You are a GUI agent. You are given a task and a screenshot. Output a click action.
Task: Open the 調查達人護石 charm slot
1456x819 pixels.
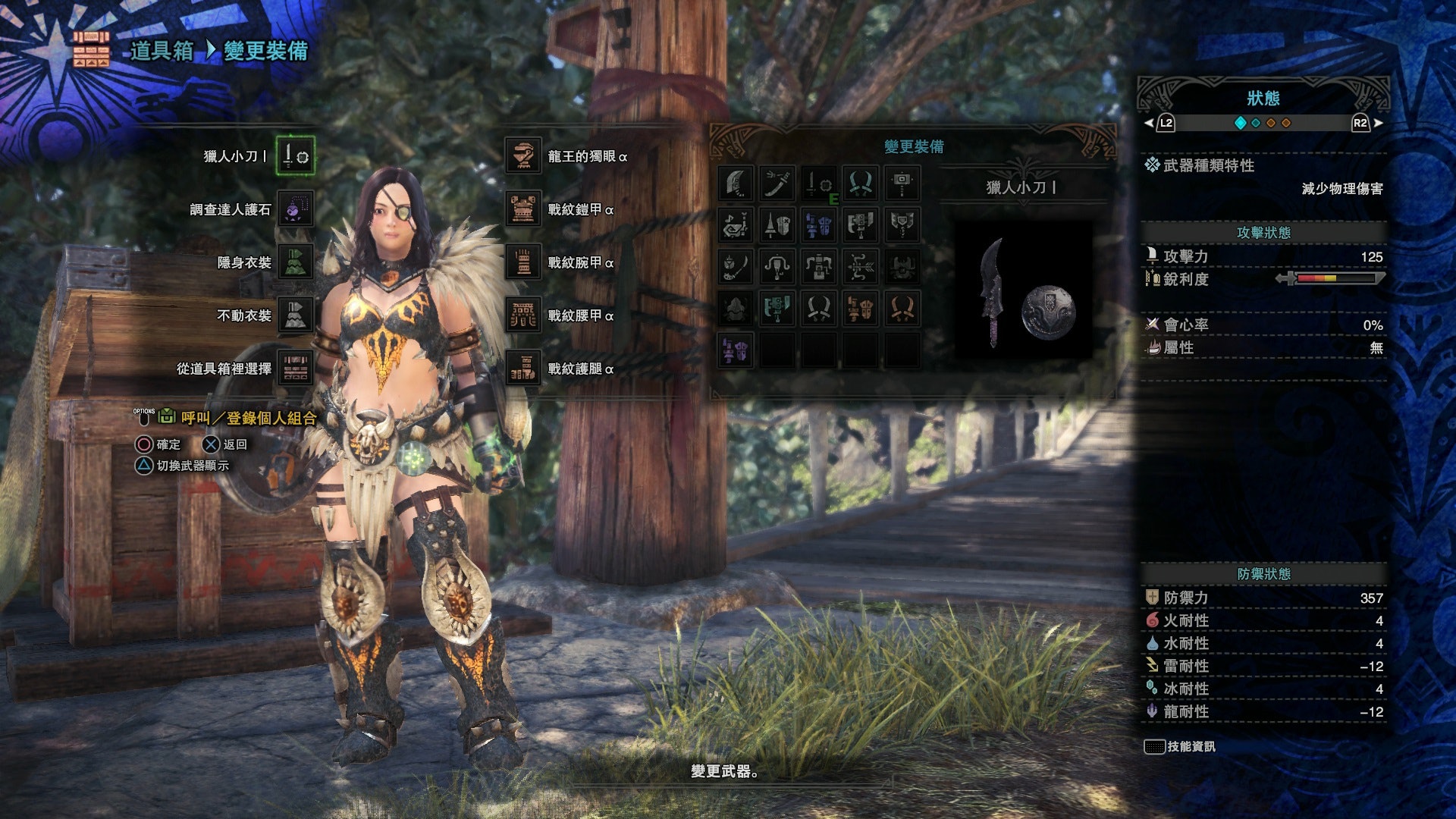295,209
